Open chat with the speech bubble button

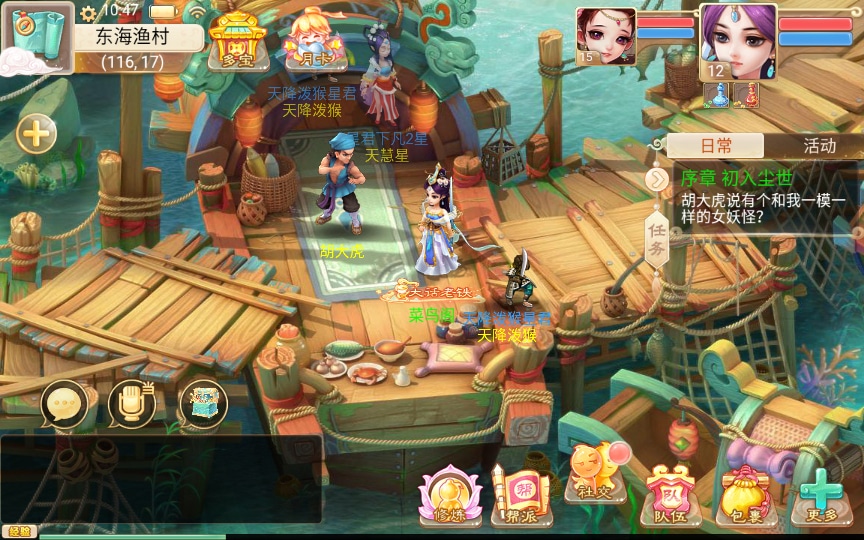click(x=66, y=403)
